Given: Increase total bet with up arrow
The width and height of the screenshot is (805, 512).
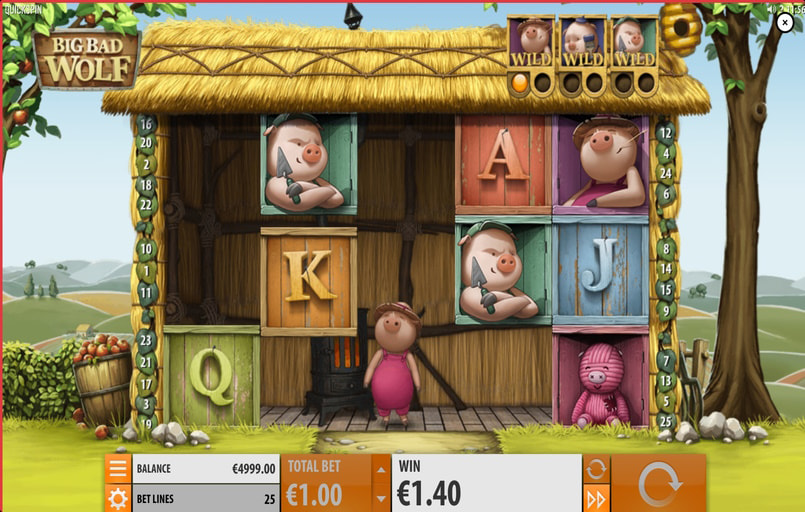Looking at the screenshot, I should pos(381,468).
